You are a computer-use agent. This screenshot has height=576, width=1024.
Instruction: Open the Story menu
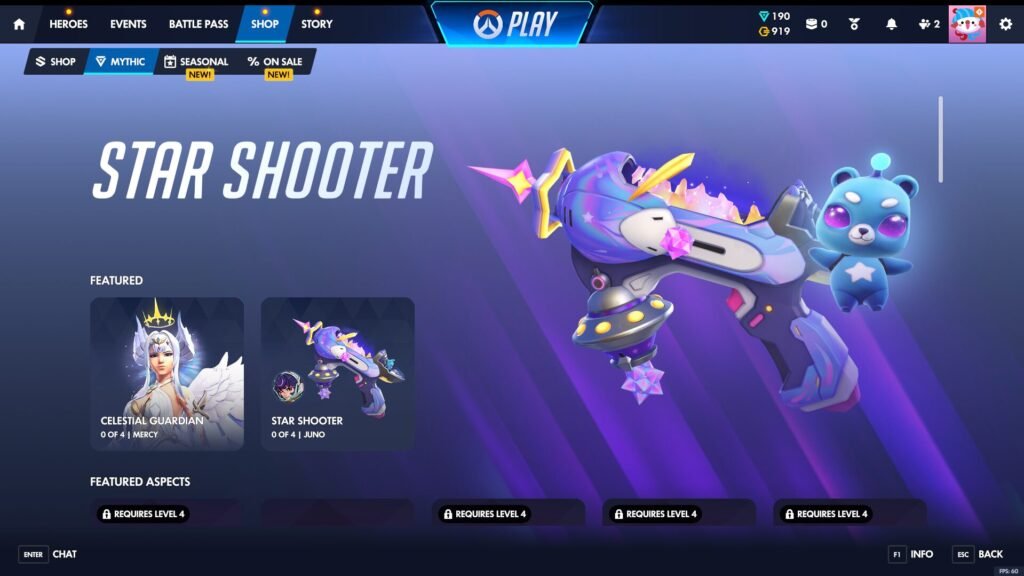[316, 24]
